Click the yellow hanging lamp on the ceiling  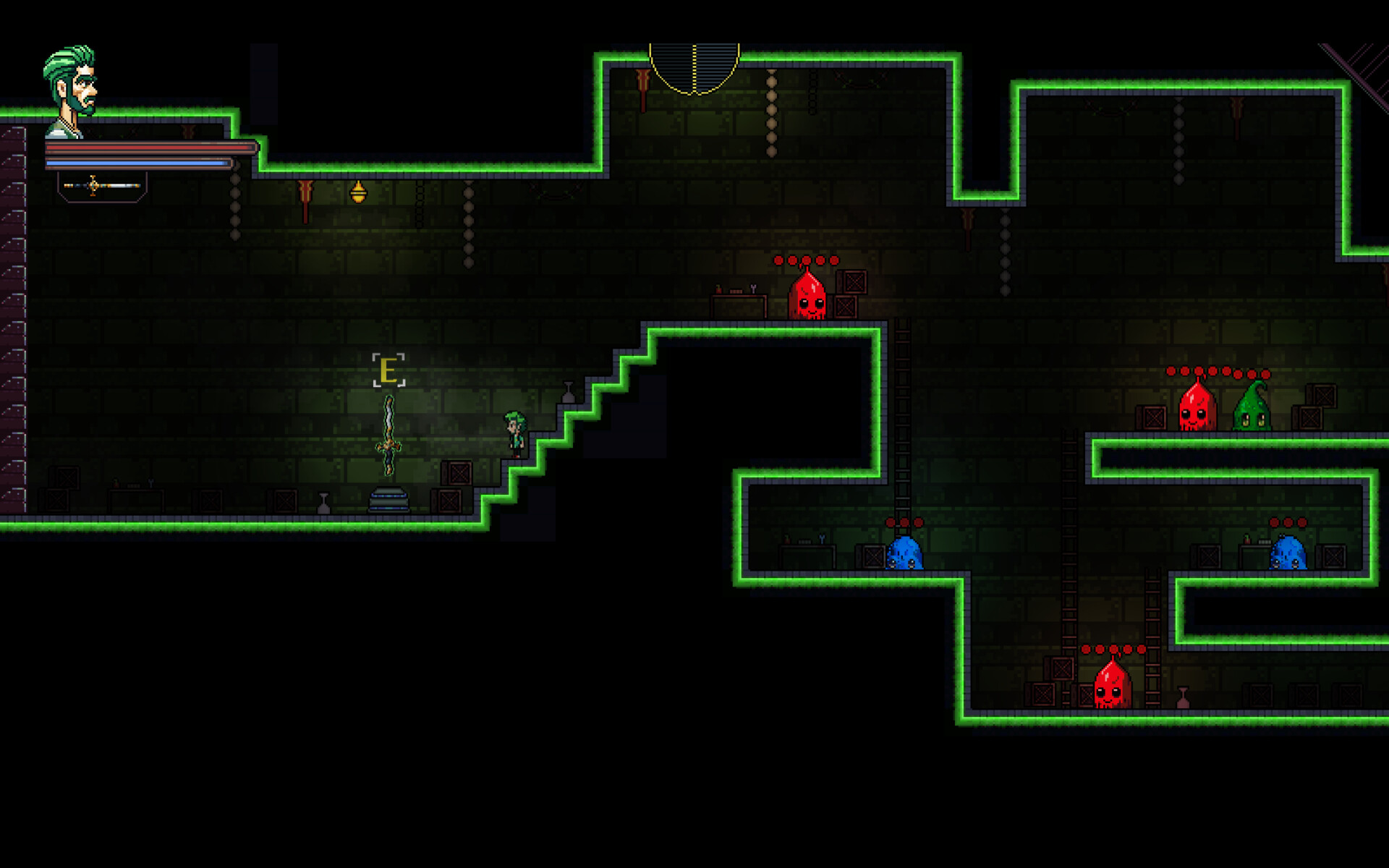point(360,192)
